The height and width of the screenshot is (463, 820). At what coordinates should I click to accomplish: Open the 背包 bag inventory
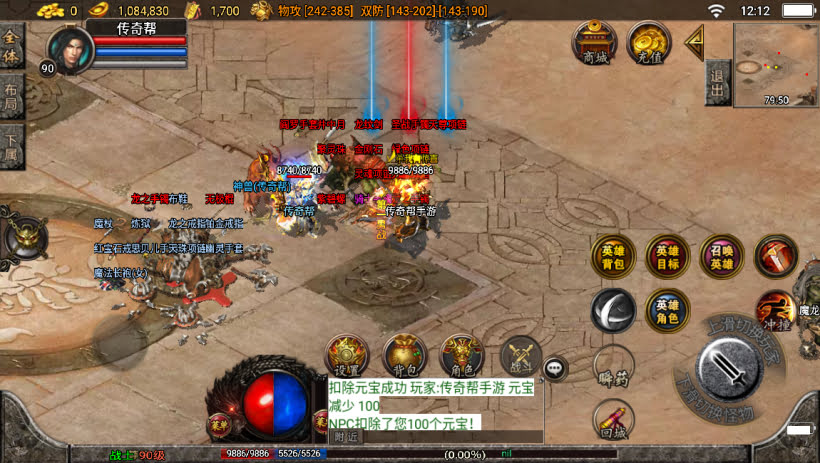click(x=404, y=357)
